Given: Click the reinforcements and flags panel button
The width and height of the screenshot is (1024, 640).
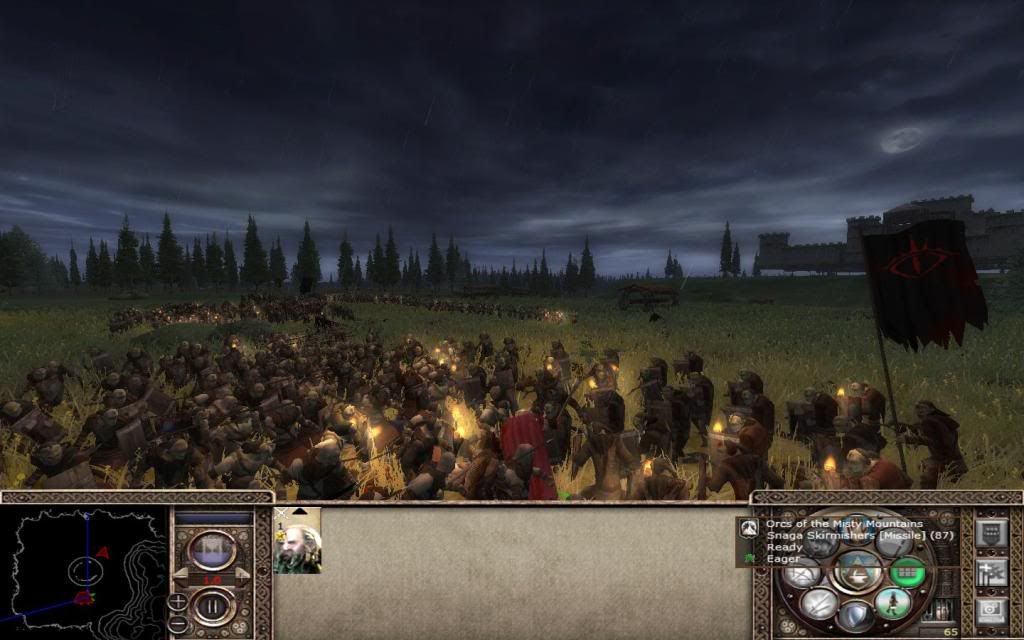Looking at the screenshot, I should [992, 573].
